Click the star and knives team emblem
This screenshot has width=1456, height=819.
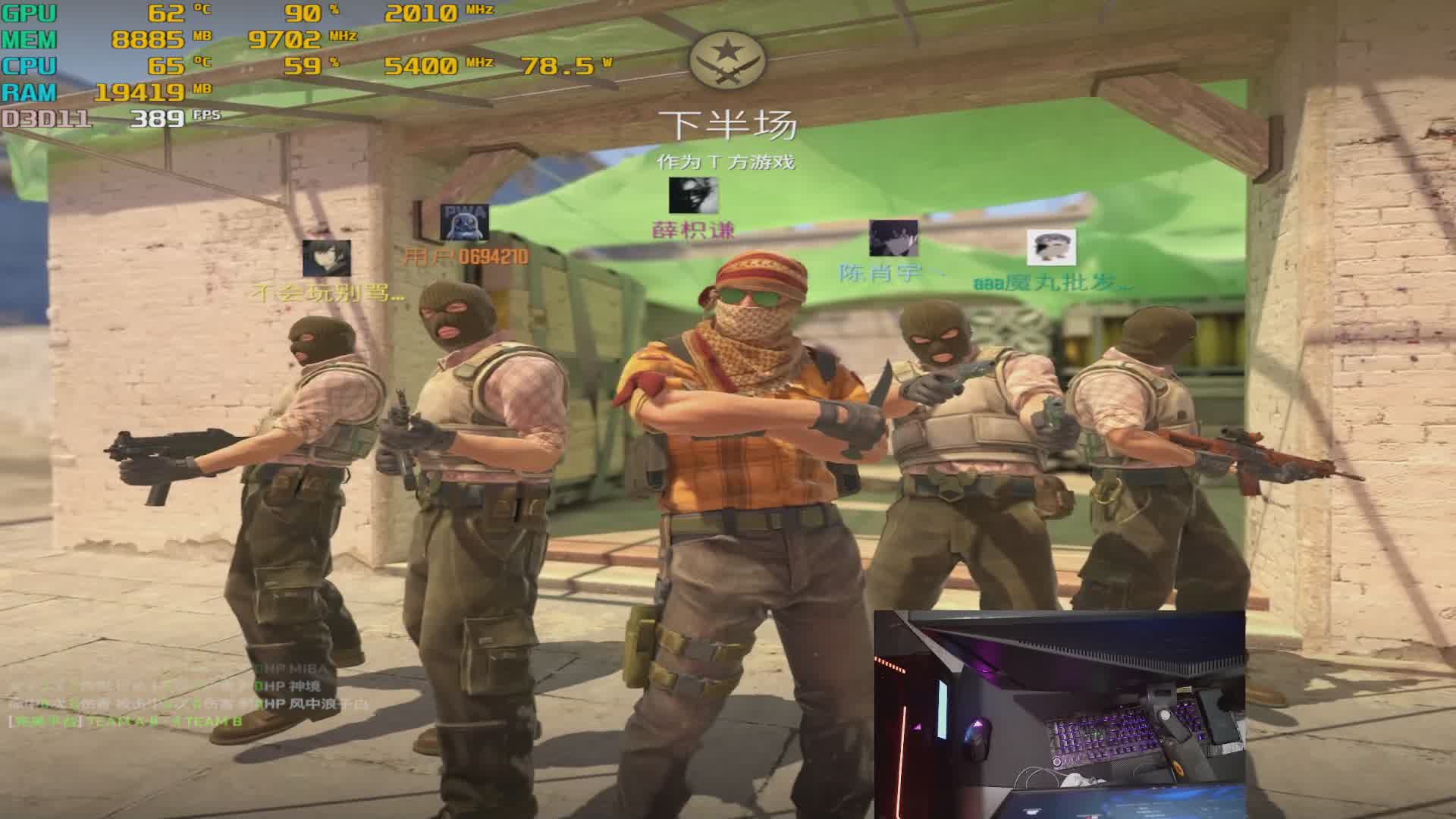(727, 59)
